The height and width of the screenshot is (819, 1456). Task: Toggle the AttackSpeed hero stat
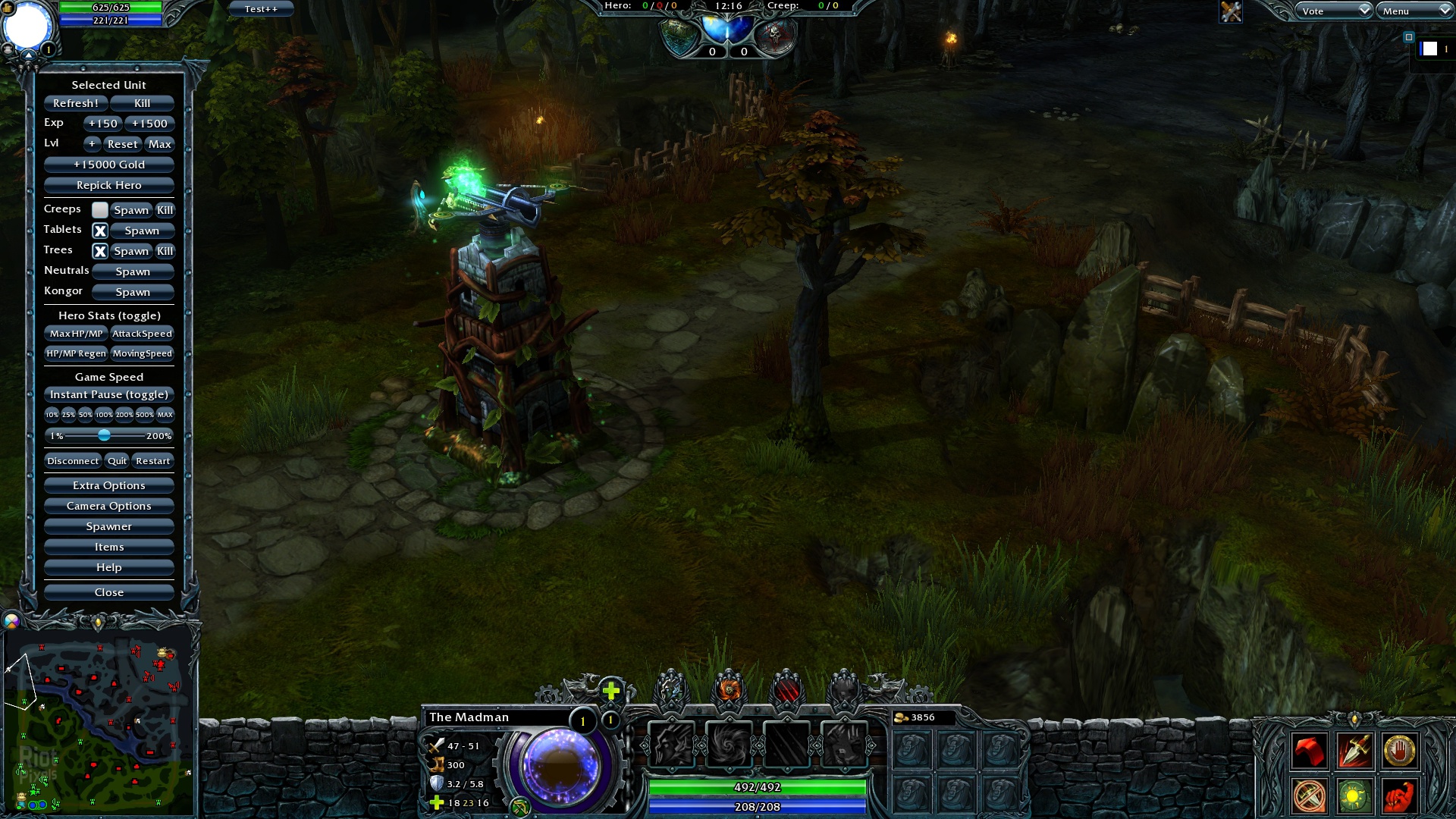pos(143,334)
